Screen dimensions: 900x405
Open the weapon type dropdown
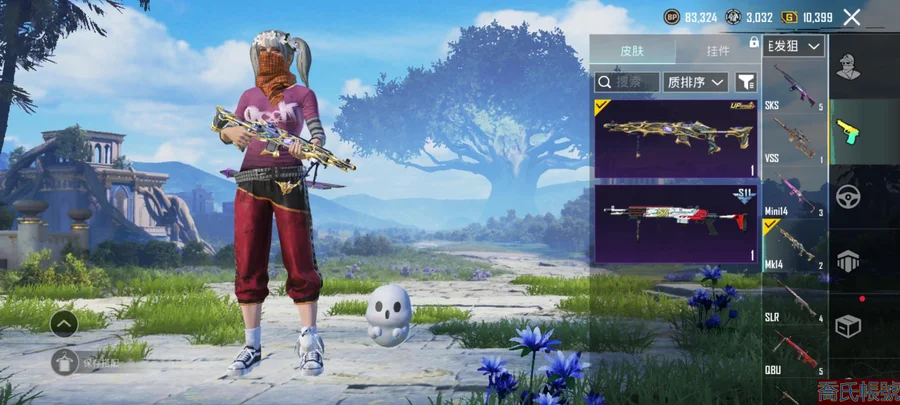pos(795,46)
